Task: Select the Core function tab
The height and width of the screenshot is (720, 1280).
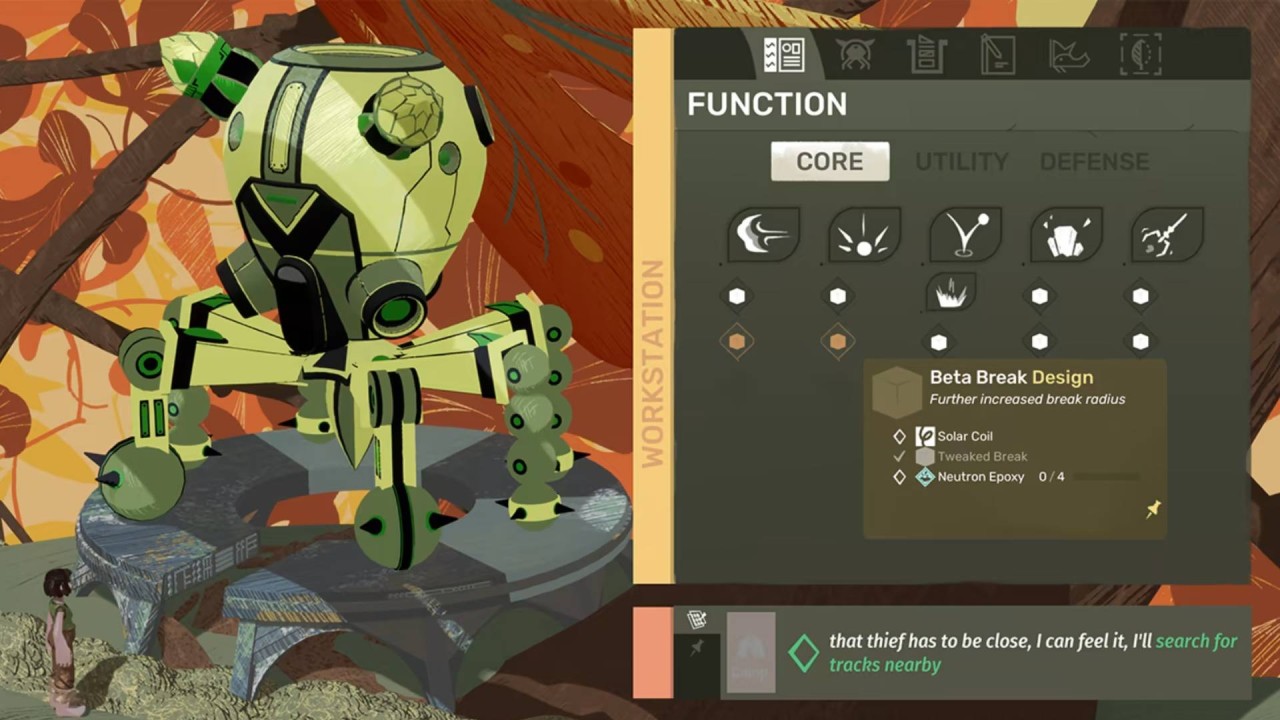Action: tap(829, 162)
